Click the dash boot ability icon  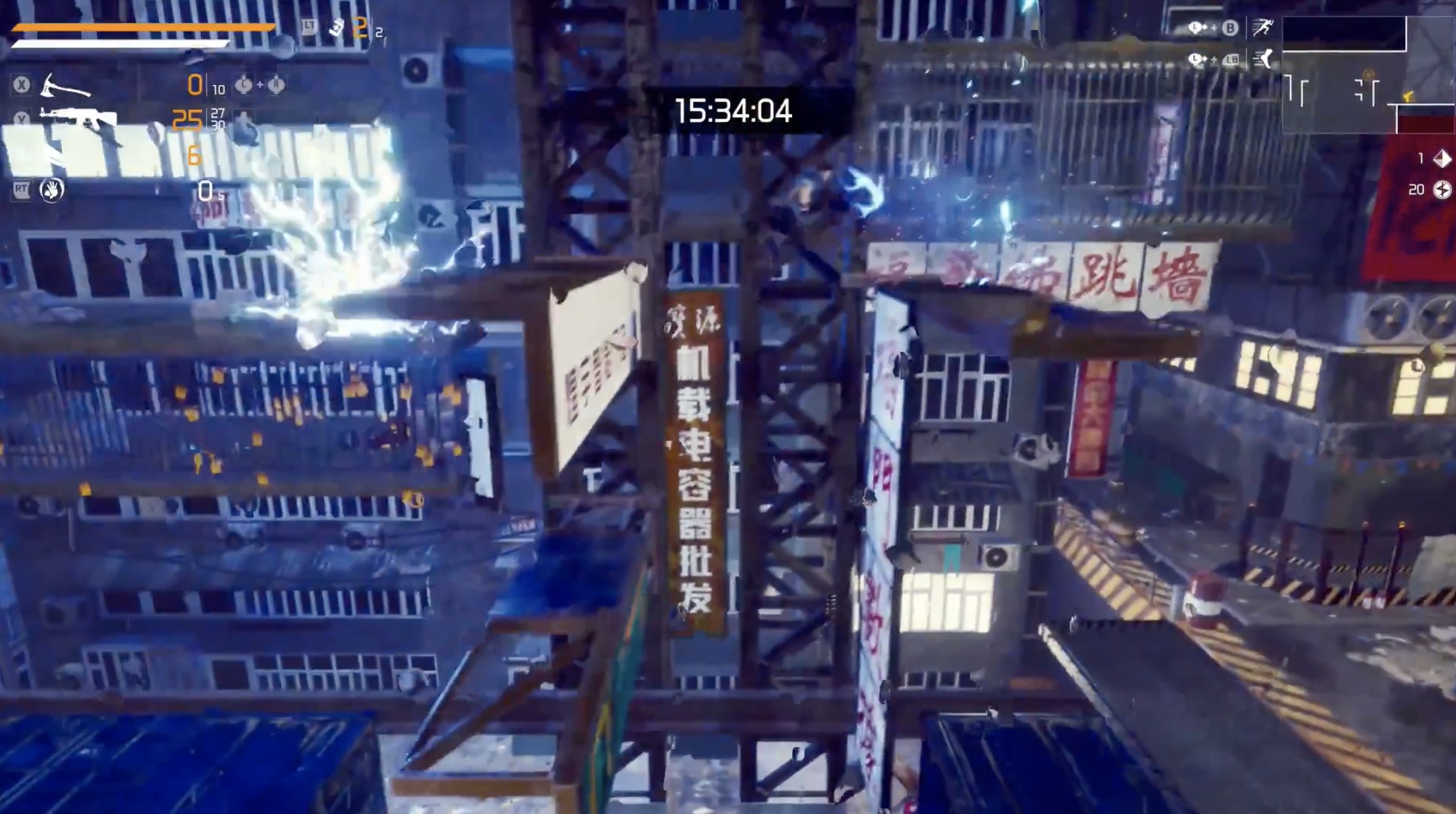(x=1266, y=60)
